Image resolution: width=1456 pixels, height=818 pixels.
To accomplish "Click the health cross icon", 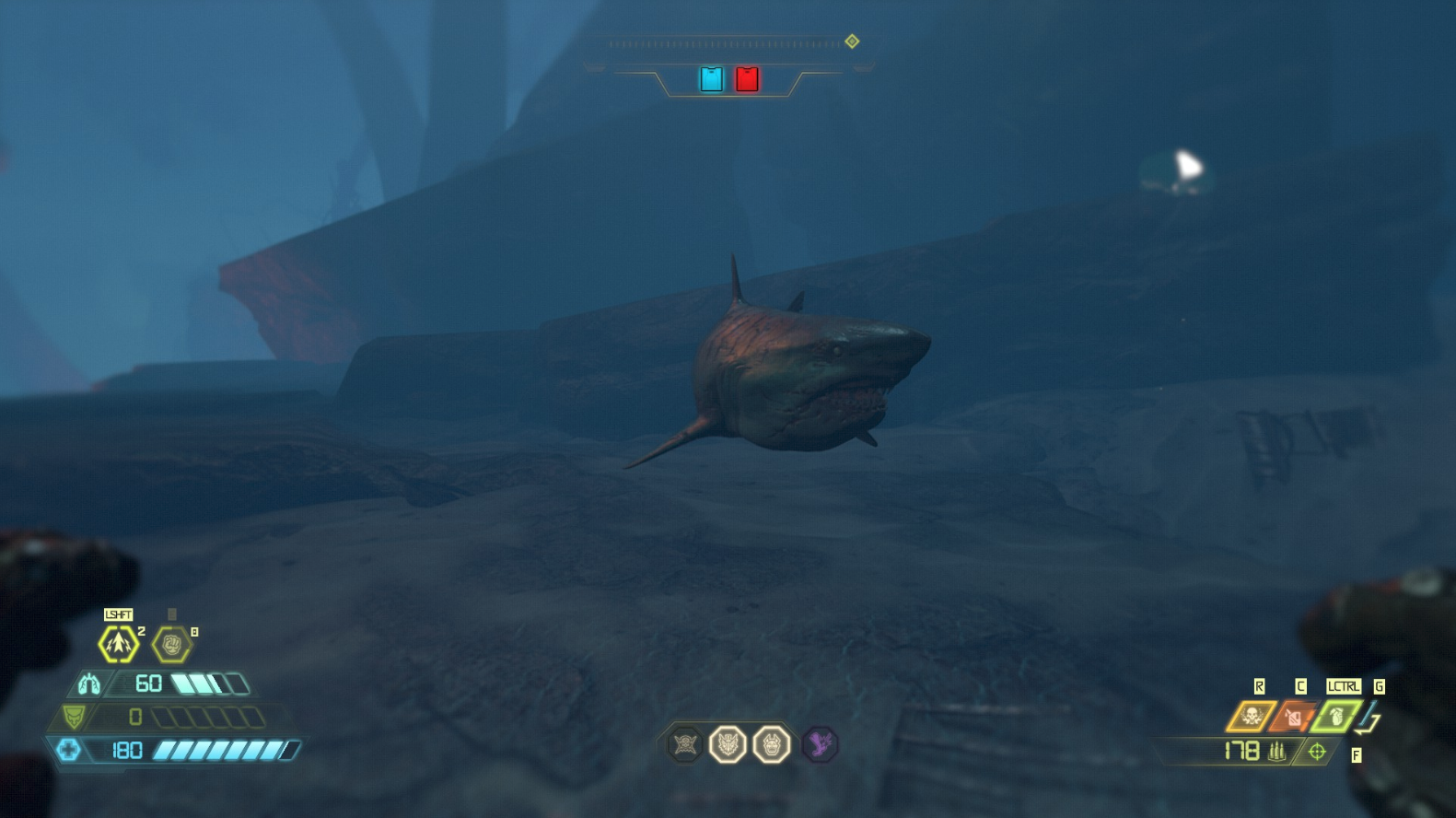I will tap(68, 751).
